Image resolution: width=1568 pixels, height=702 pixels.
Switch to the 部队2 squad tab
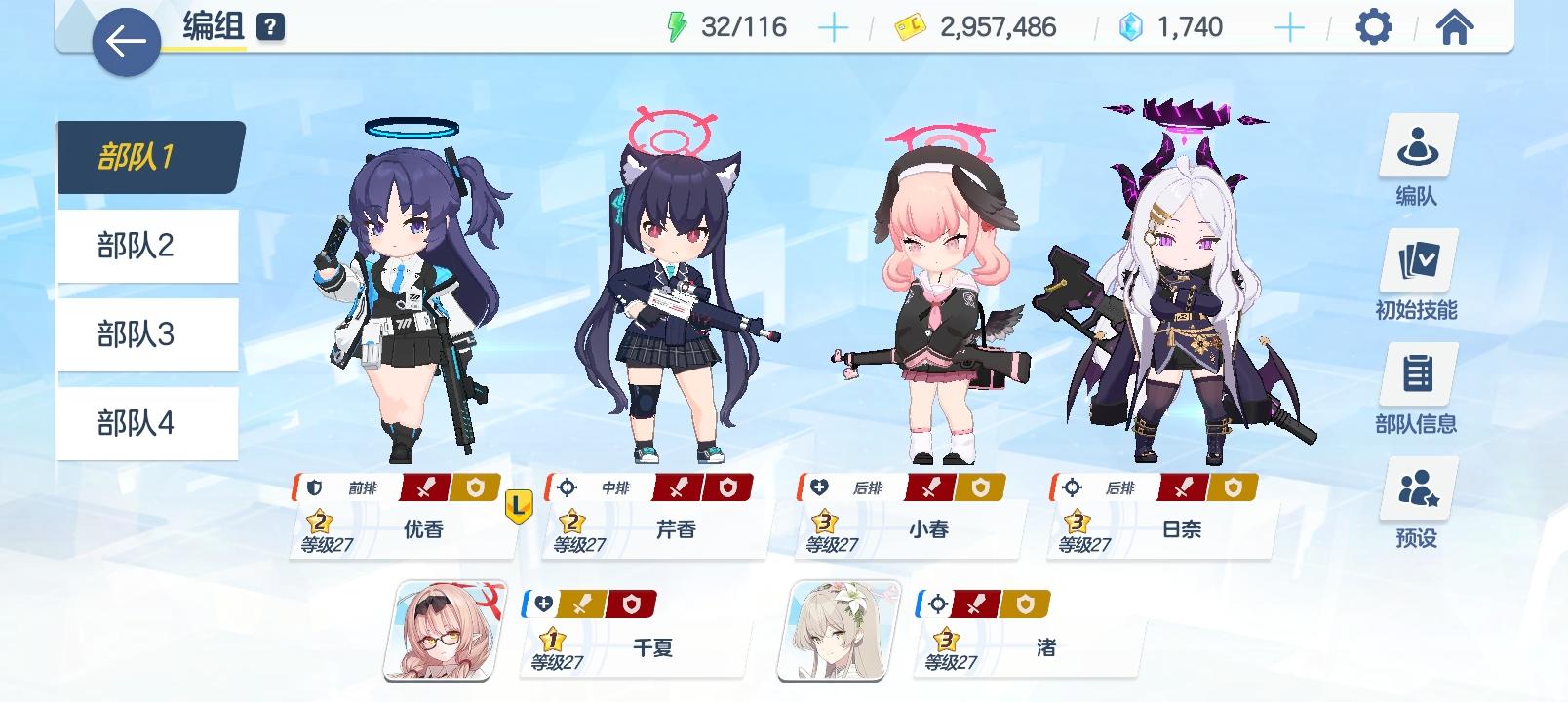click(x=146, y=246)
